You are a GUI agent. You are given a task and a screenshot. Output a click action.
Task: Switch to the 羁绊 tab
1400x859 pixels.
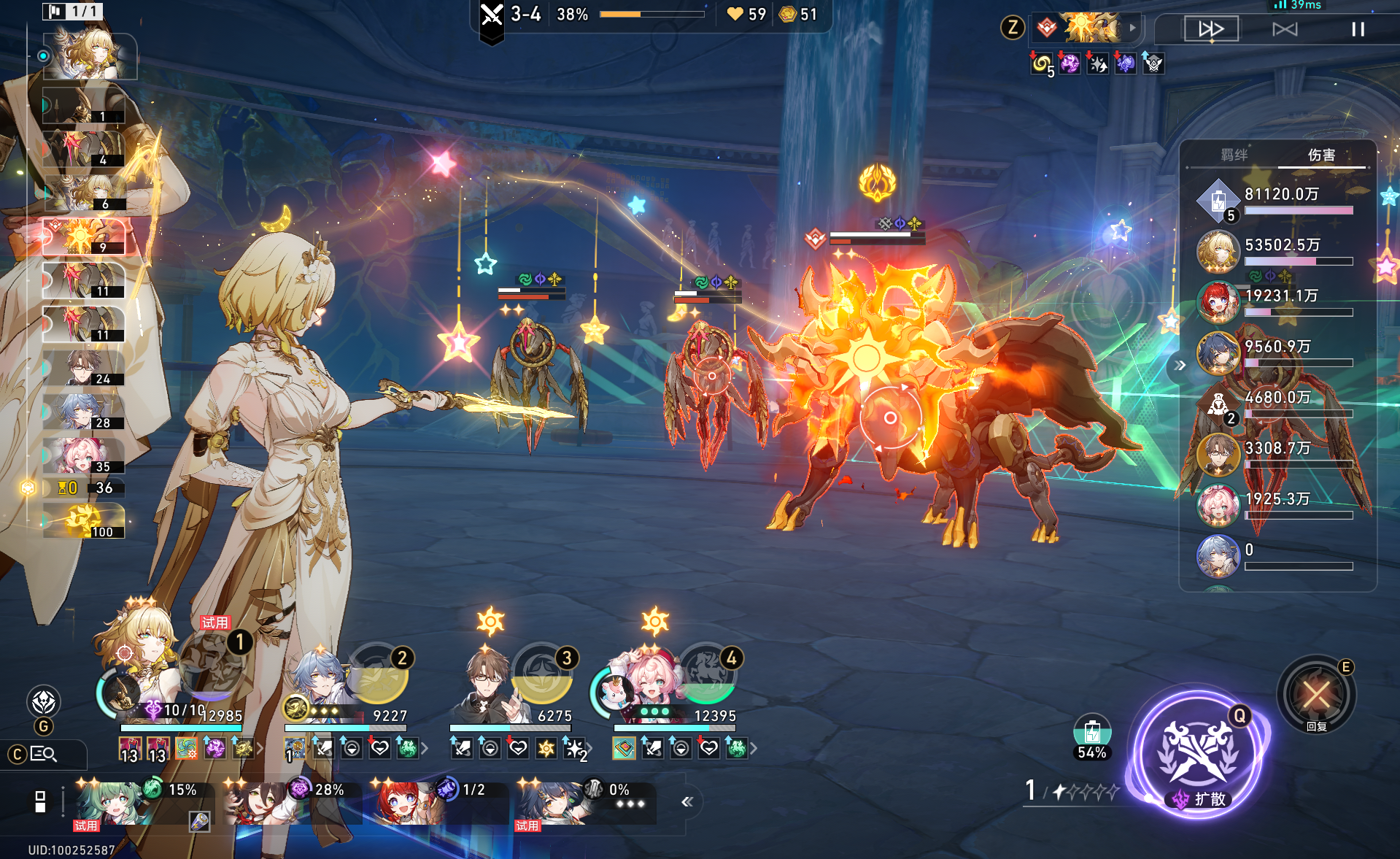click(x=1234, y=155)
